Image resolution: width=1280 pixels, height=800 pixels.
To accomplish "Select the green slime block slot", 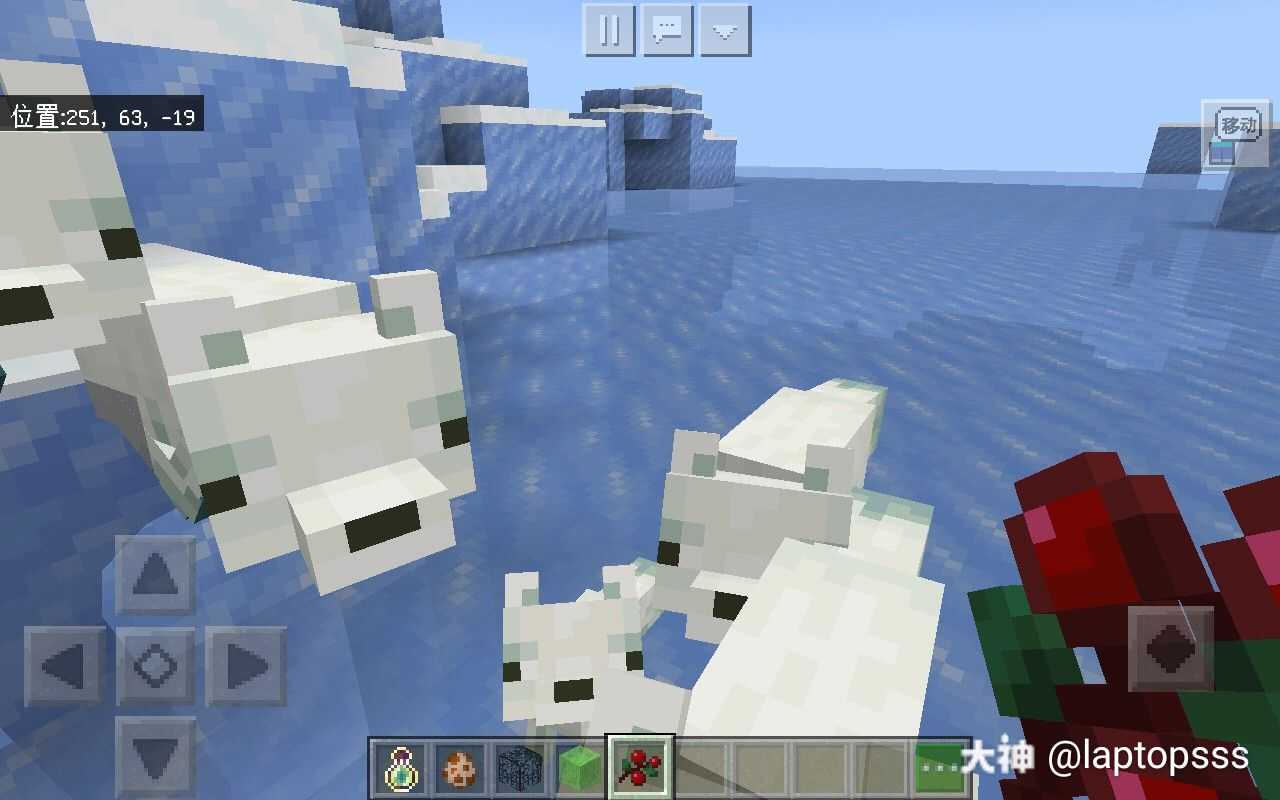I will [x=579, y=769].
